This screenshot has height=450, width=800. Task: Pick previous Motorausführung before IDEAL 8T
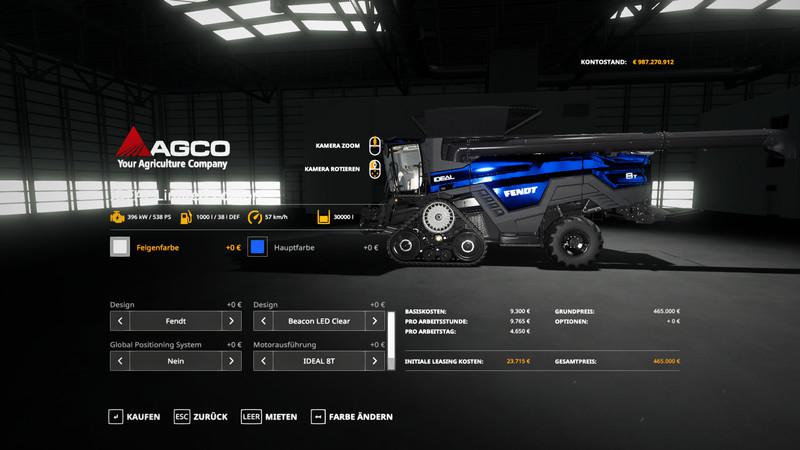[264, 361]
